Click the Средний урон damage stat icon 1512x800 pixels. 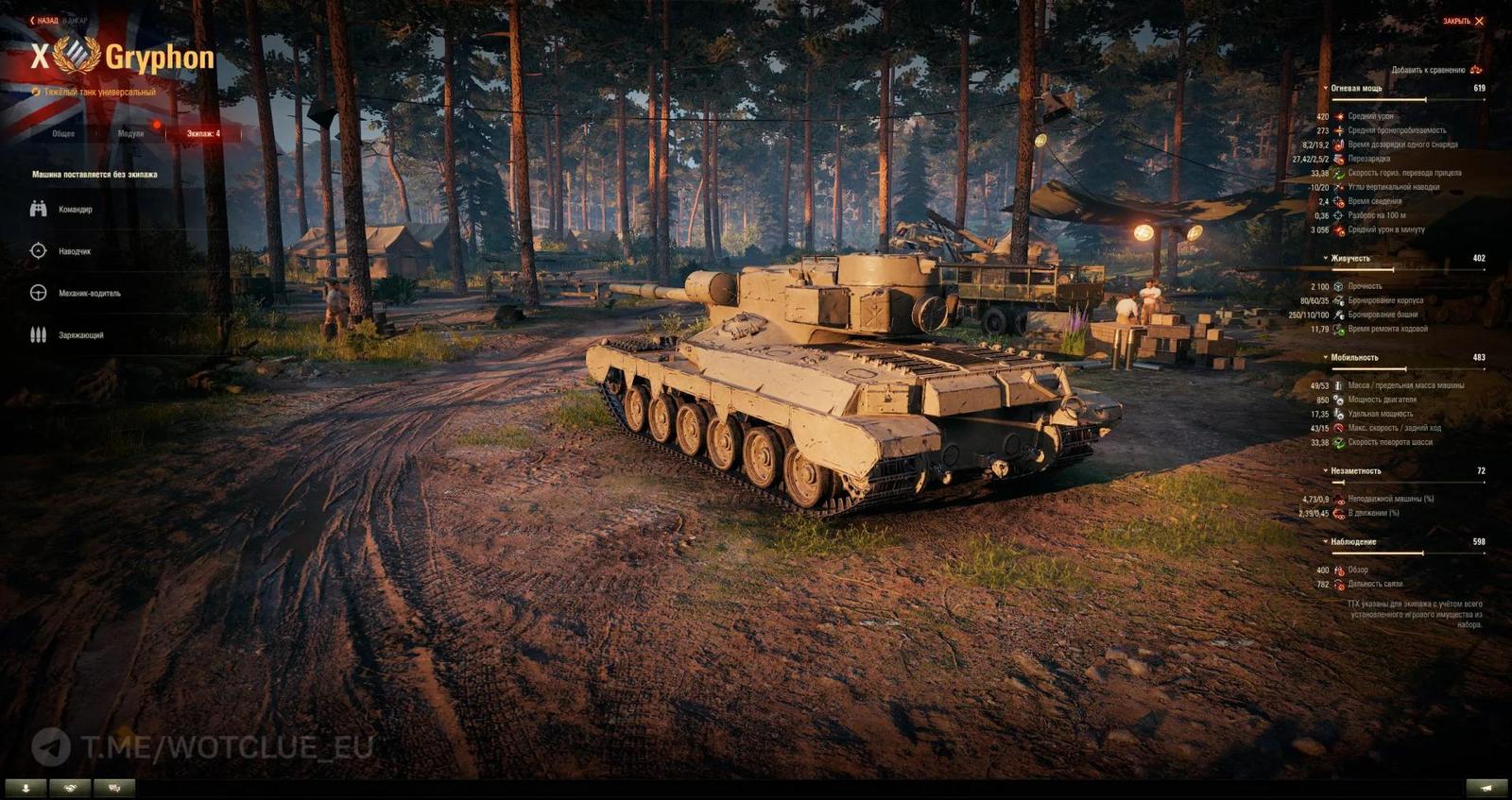[x=1339, y=116]
